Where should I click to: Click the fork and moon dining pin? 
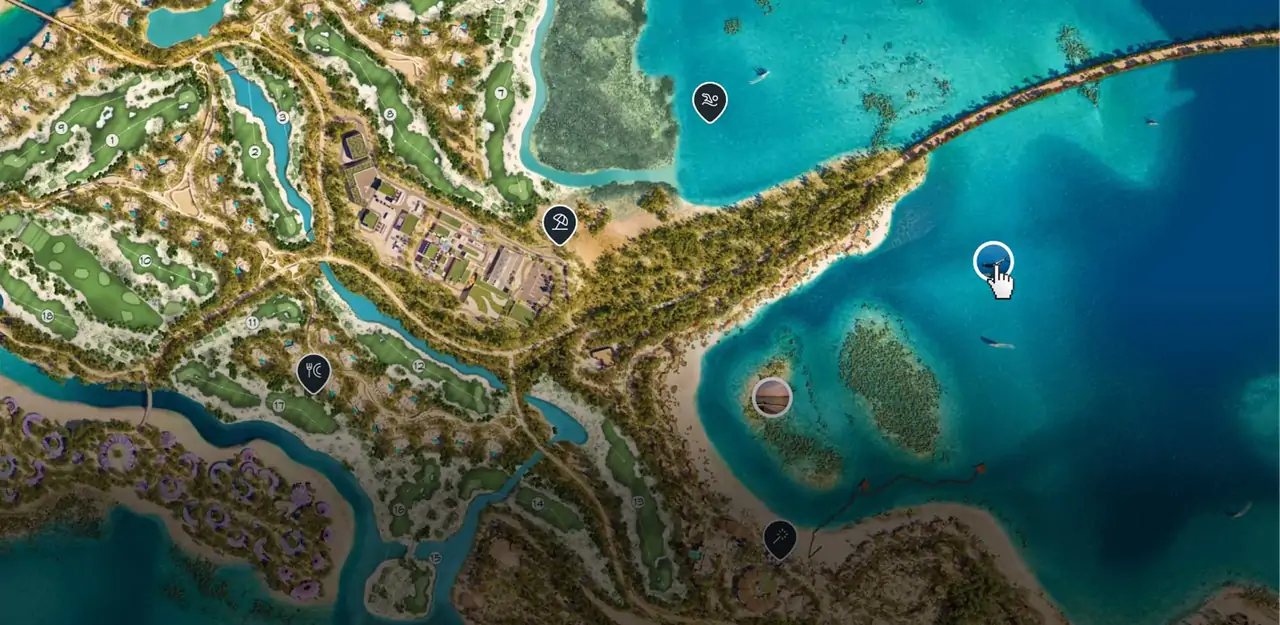[x=314, y=372]
